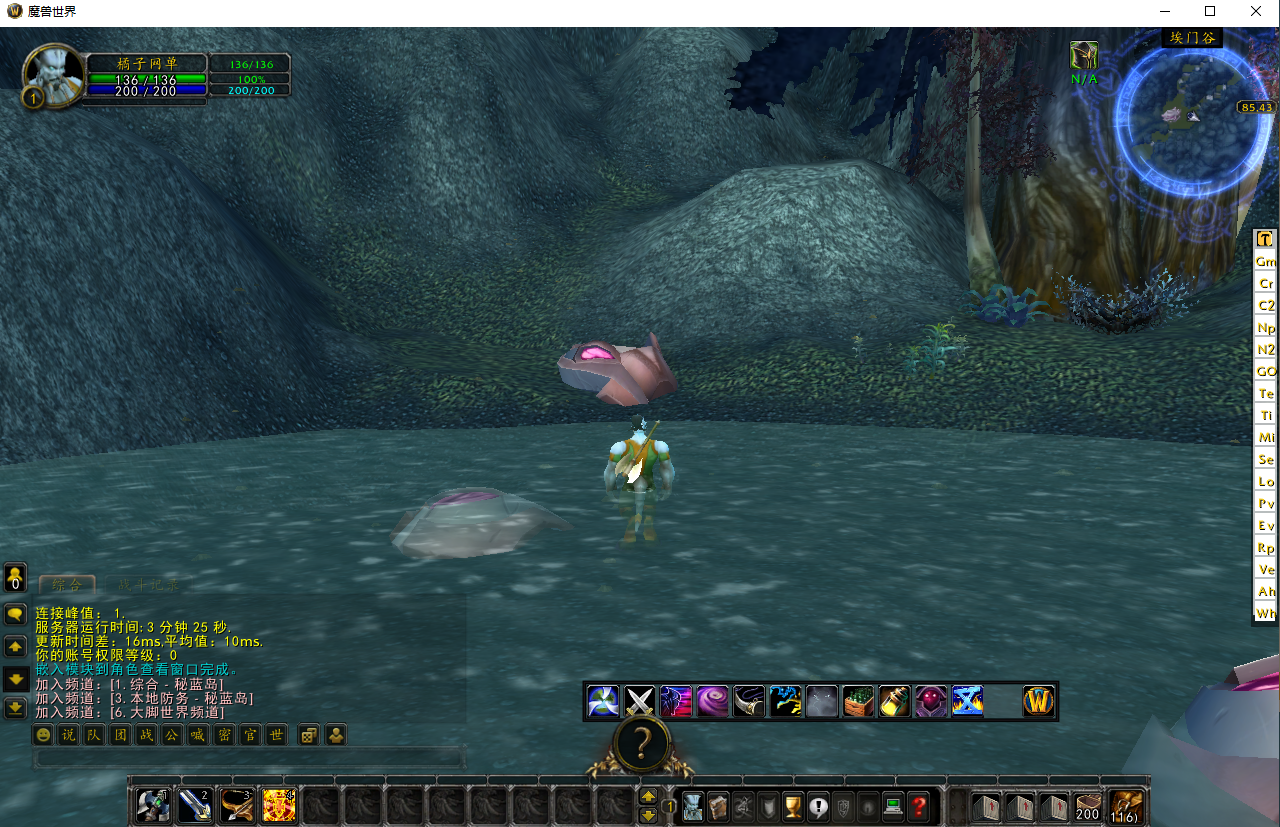Use the fiery fourth action bar slot
This screenshot has width=1280, height=827.
[x=278, y=805]
